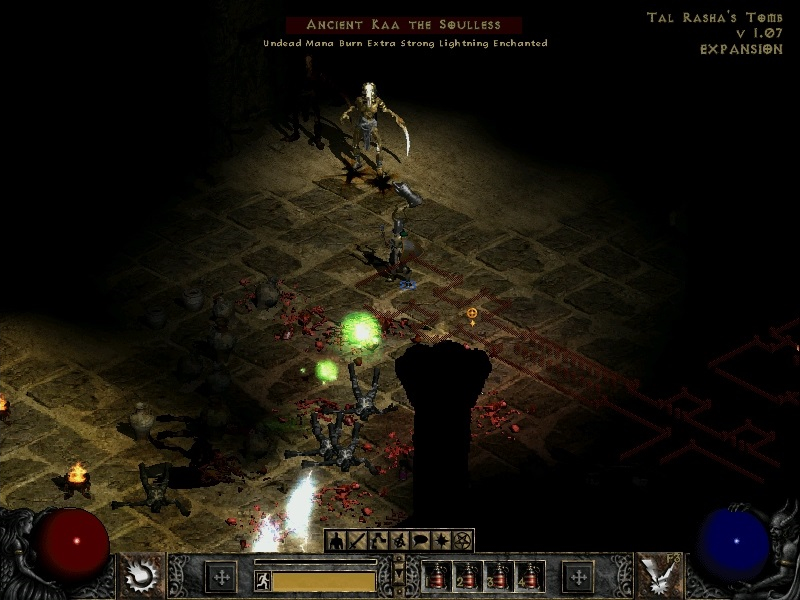Open the skill tree icon

coord(378,541)
